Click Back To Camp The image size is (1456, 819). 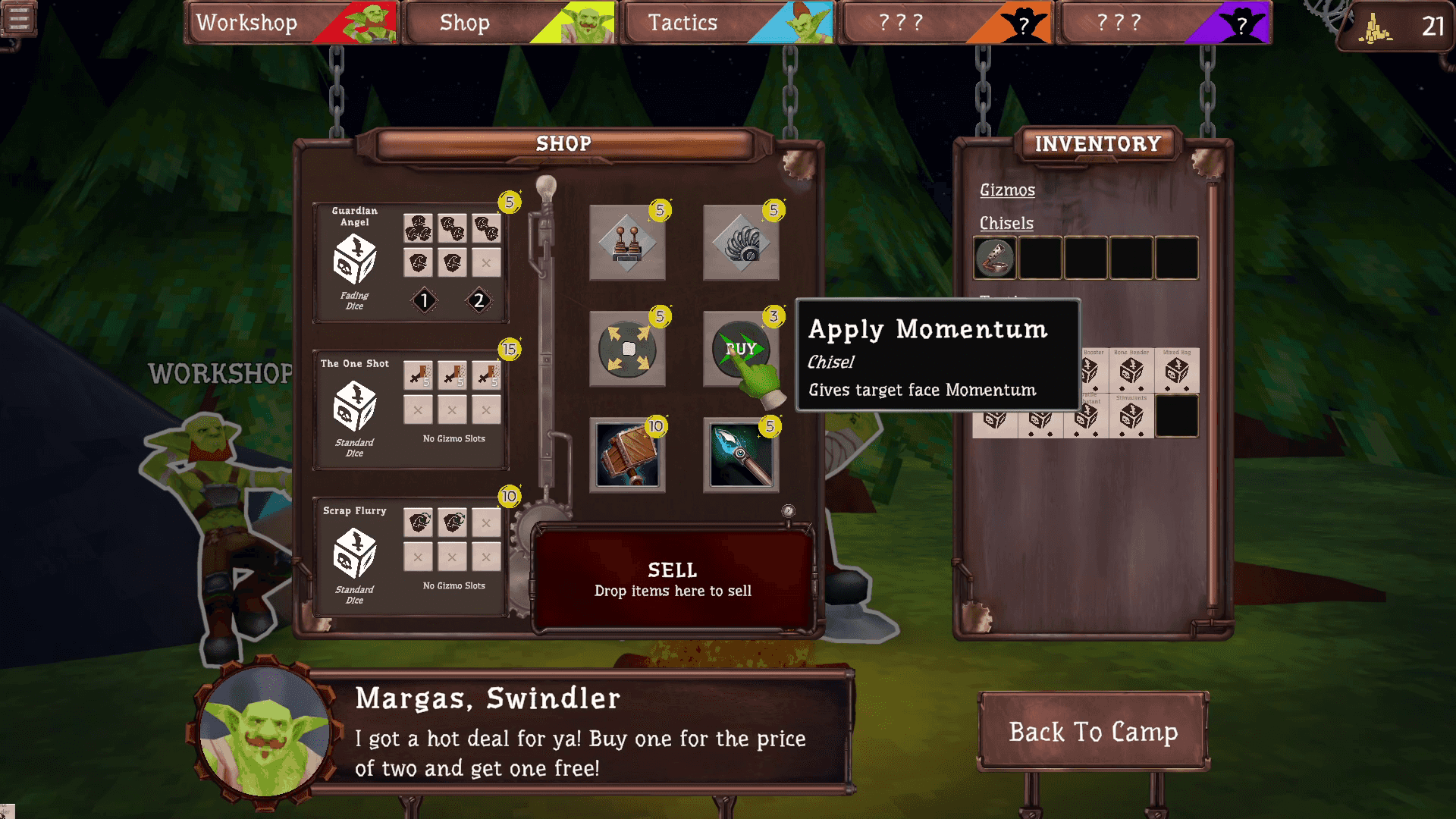(1093, 733)
